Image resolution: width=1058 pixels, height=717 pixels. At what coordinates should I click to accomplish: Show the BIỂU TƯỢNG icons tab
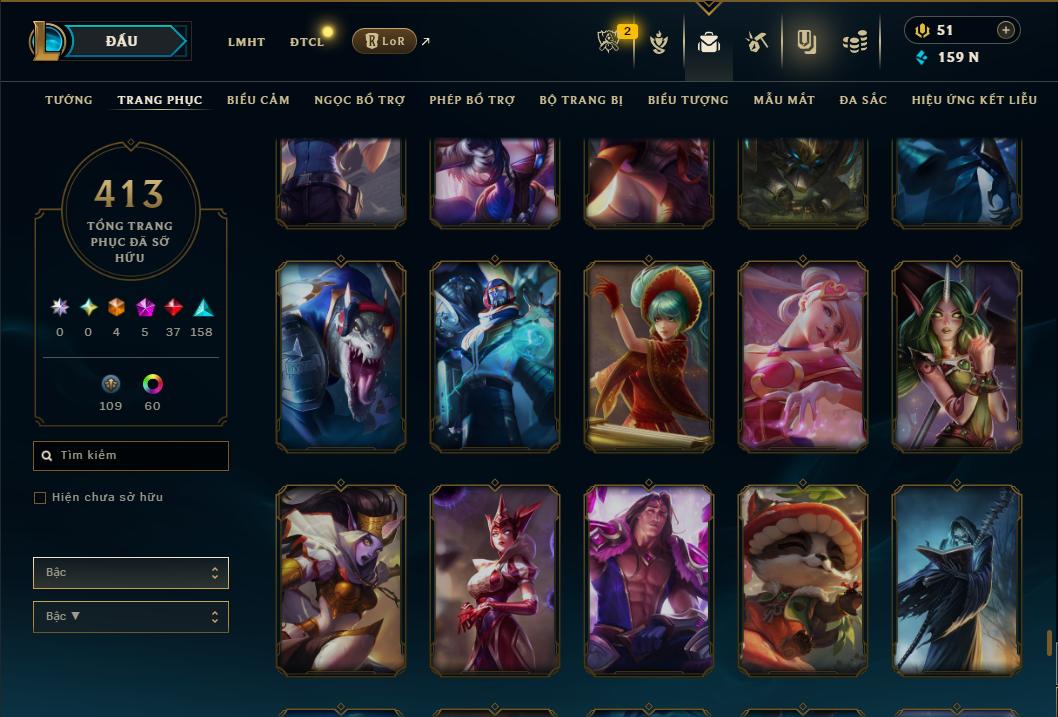point(688,100)
